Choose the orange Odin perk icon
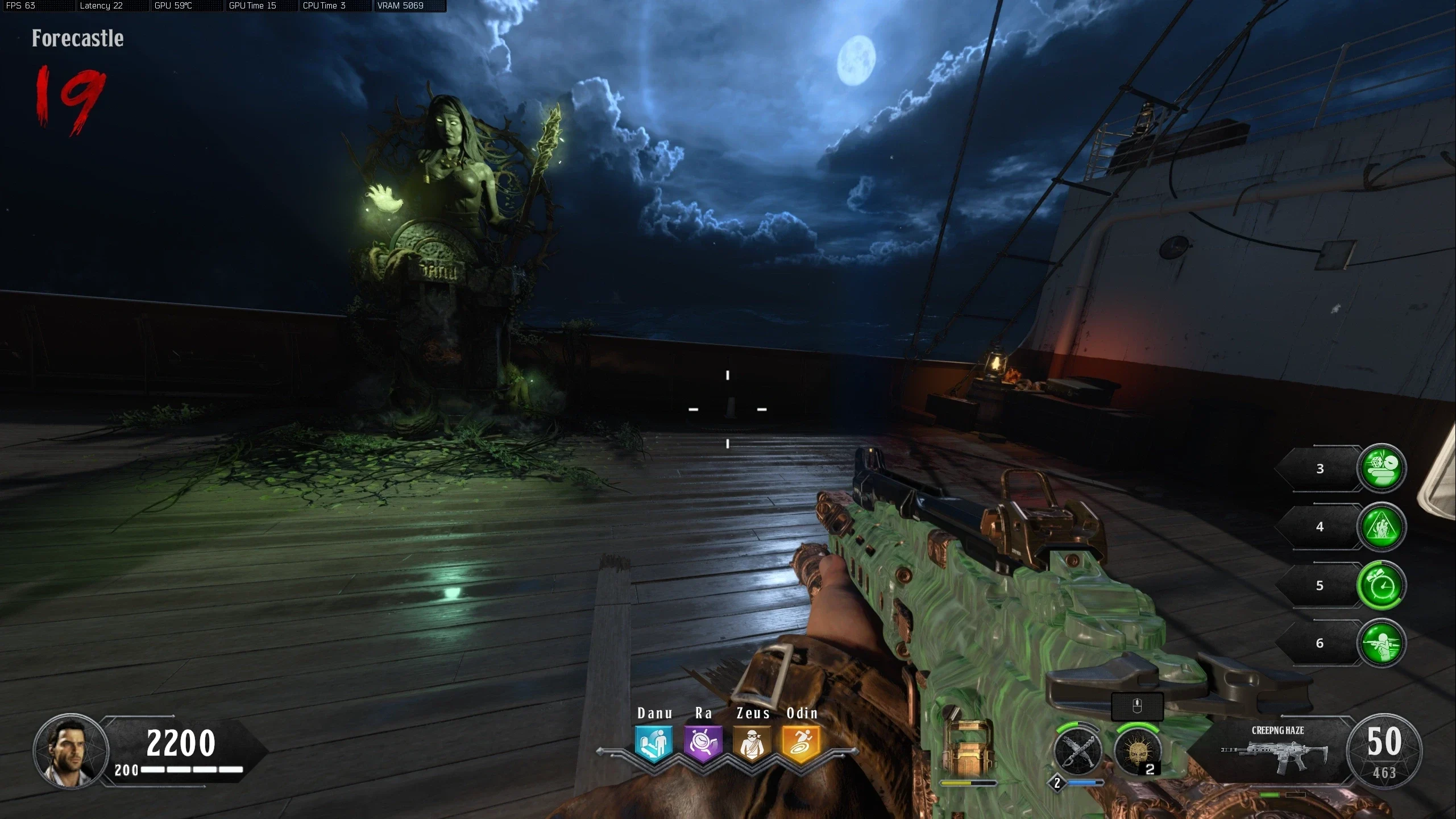 pos(801,743)
